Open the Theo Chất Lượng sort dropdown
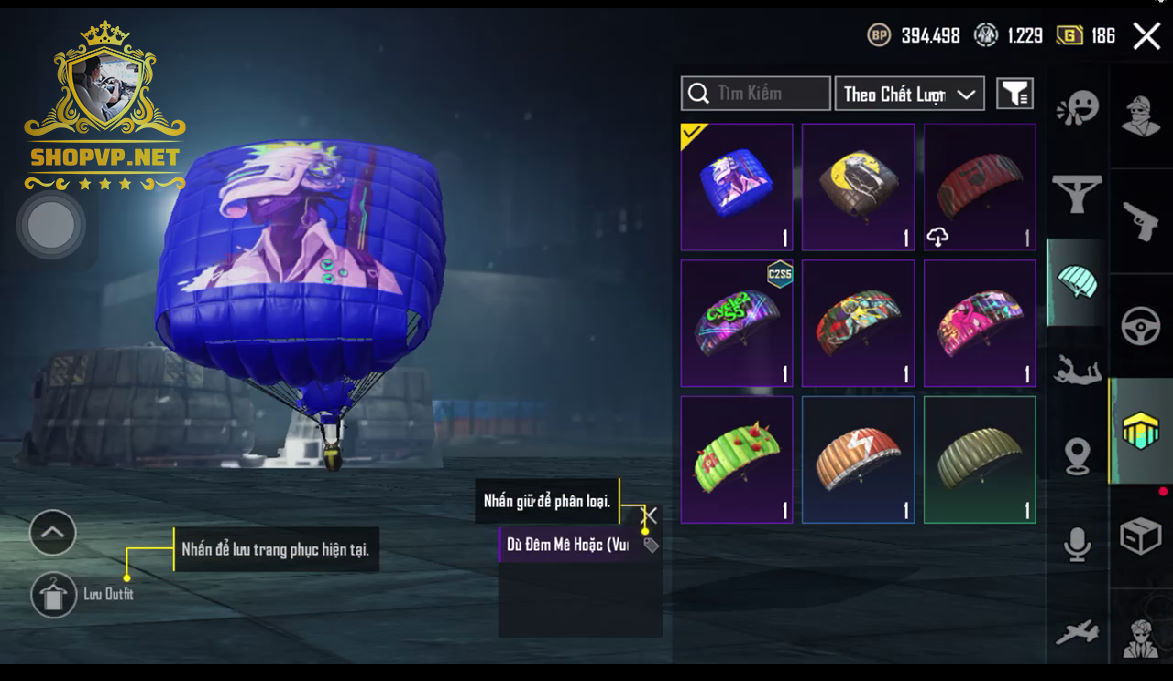Image resolution: width=1173 pixels, height=681 pixels. pos(909,94)
